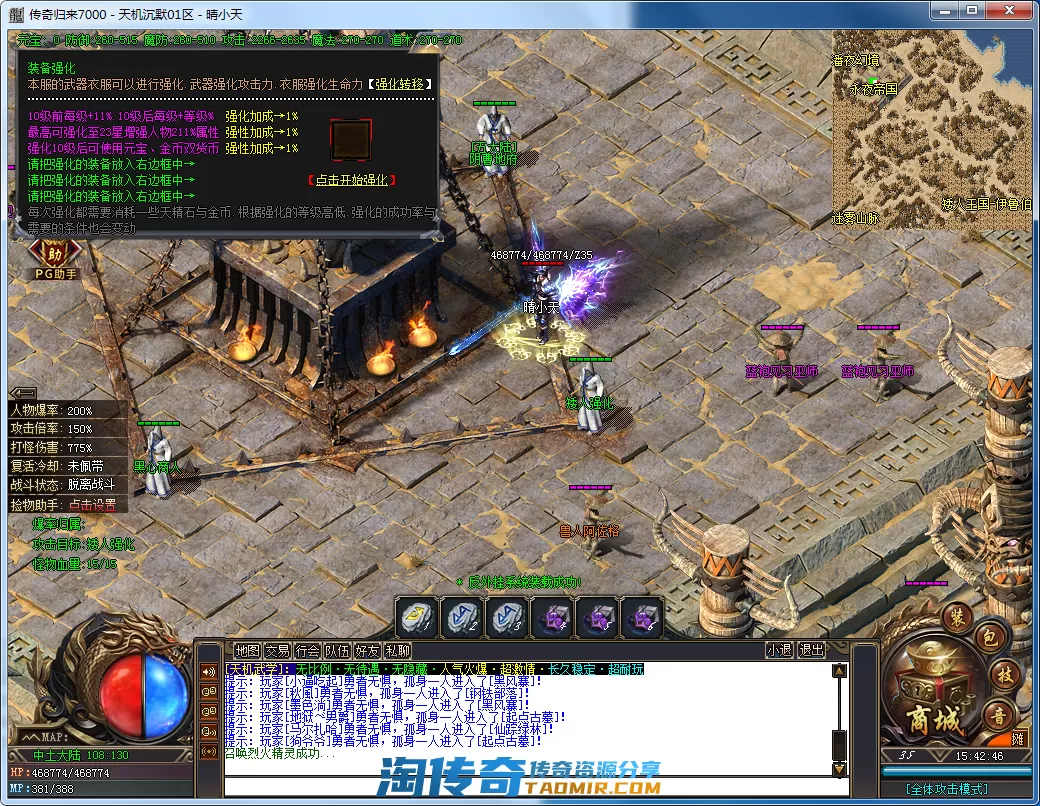Click the minimap in the corner
This screenshot has height=806, width=1040.
click(933, 130)
